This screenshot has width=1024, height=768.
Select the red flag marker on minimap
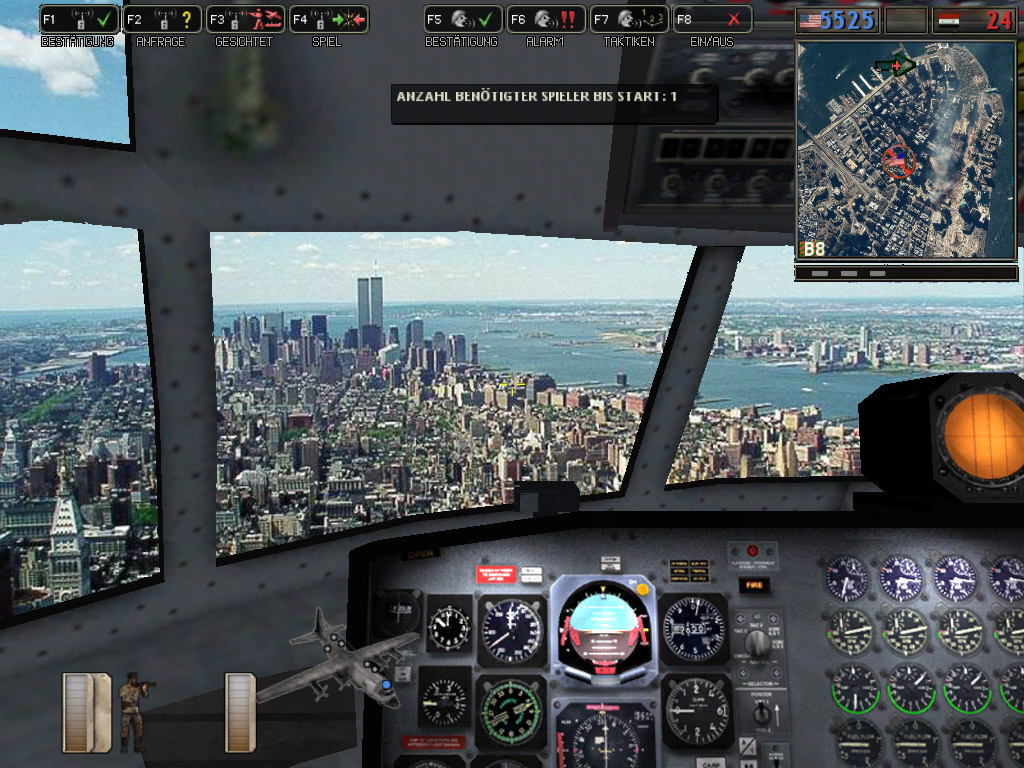[x=896, y=160]
